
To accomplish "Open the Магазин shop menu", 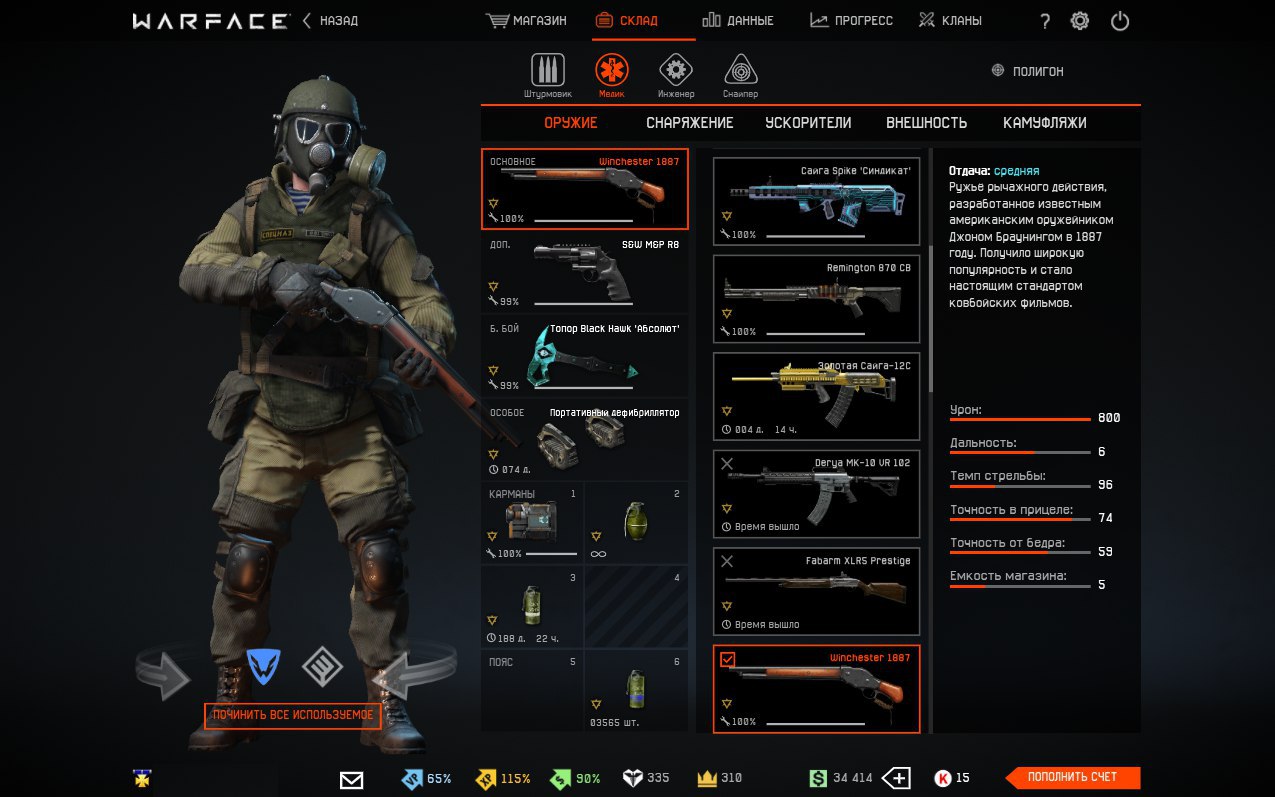I will 526,20.
